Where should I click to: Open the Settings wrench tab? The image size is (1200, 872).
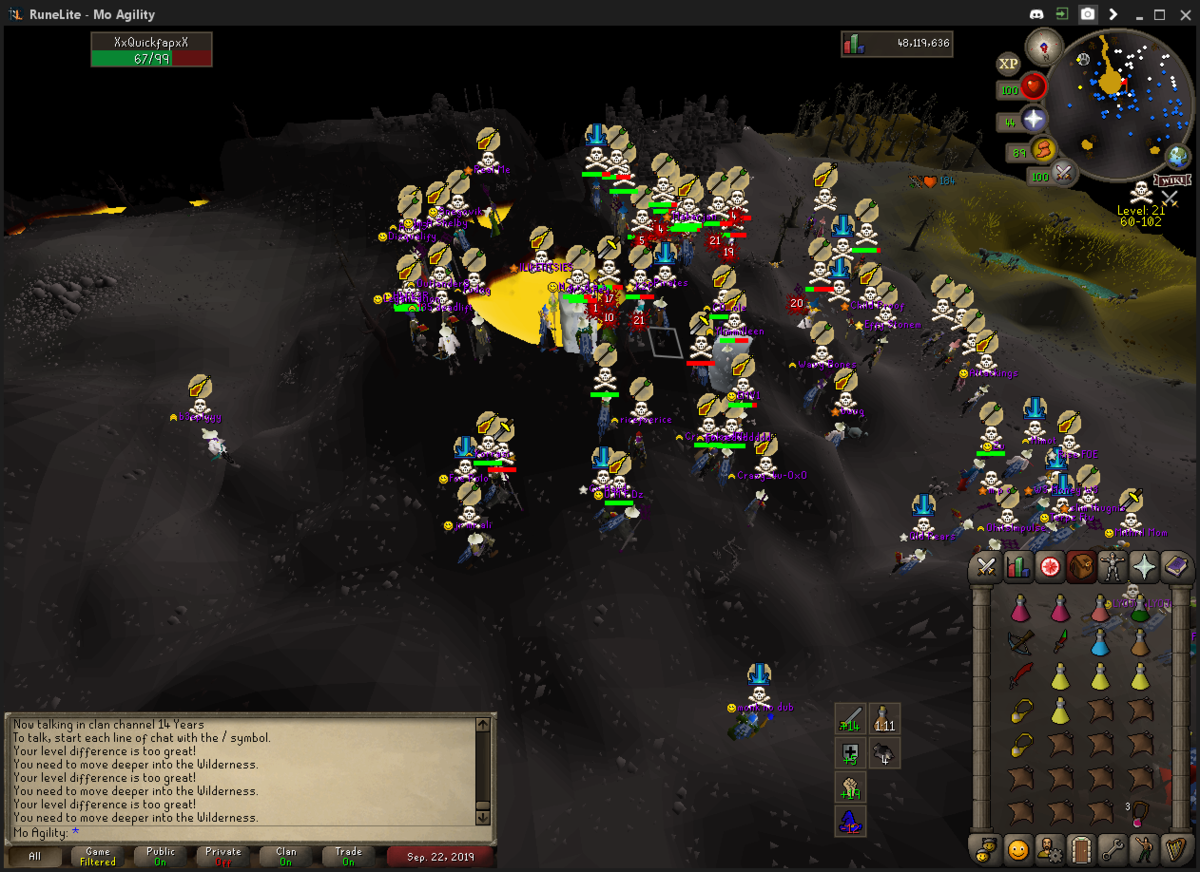pos(1112,850)
